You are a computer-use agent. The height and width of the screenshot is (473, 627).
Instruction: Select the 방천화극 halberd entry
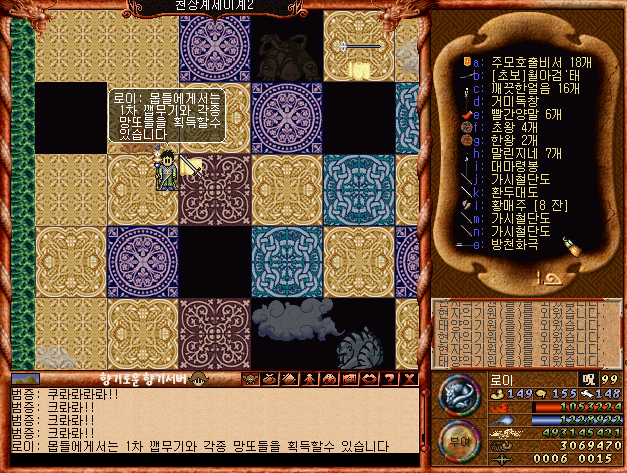(x=514, y=244)
